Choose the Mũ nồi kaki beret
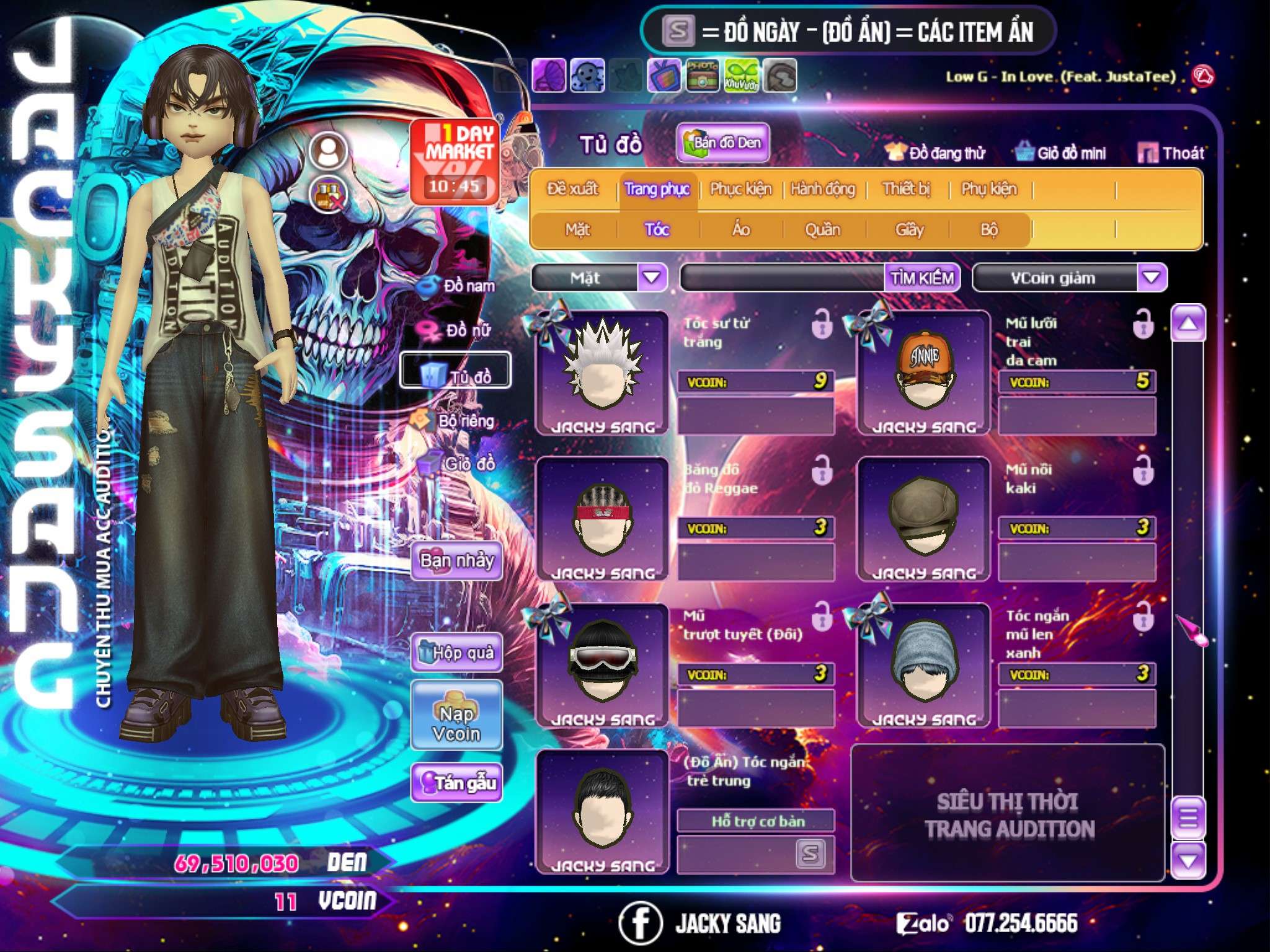The image size is (1270, 952). tap(923, 519)
